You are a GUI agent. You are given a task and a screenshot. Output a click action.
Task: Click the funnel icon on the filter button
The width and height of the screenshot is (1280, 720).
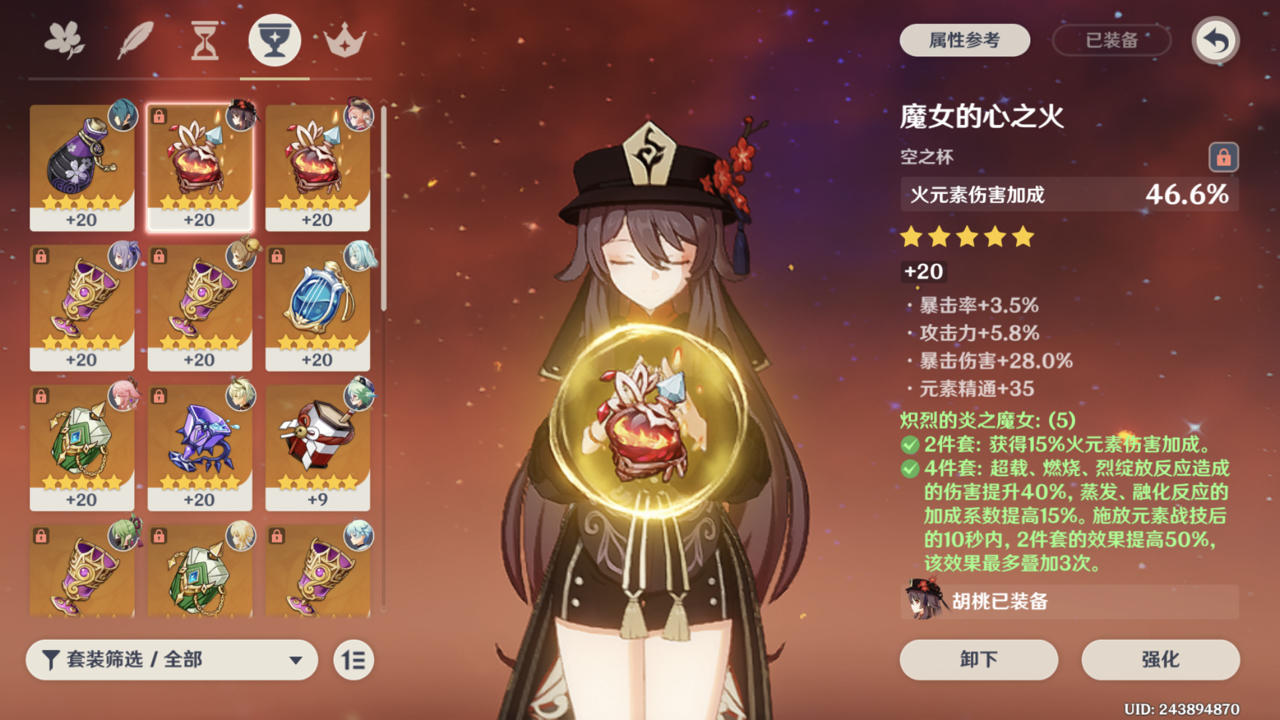click(52, 660)
